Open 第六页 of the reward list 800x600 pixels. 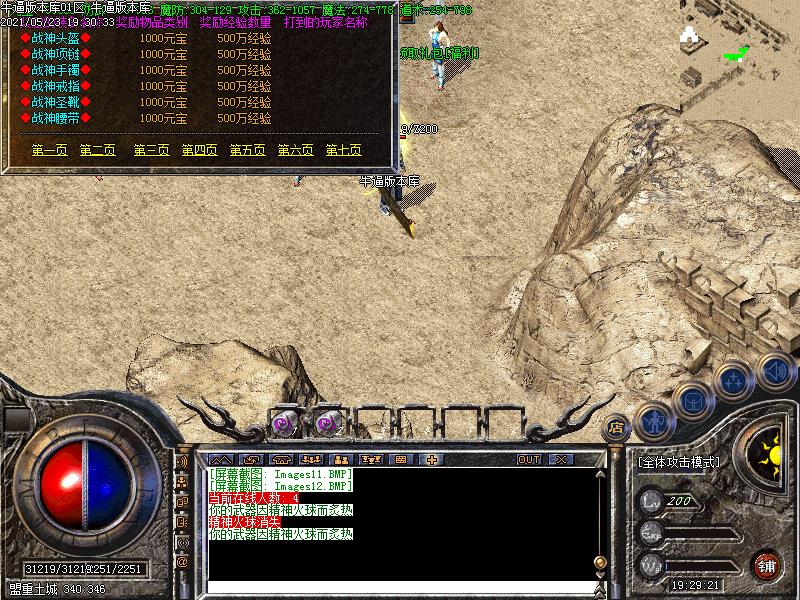[295, 150]
